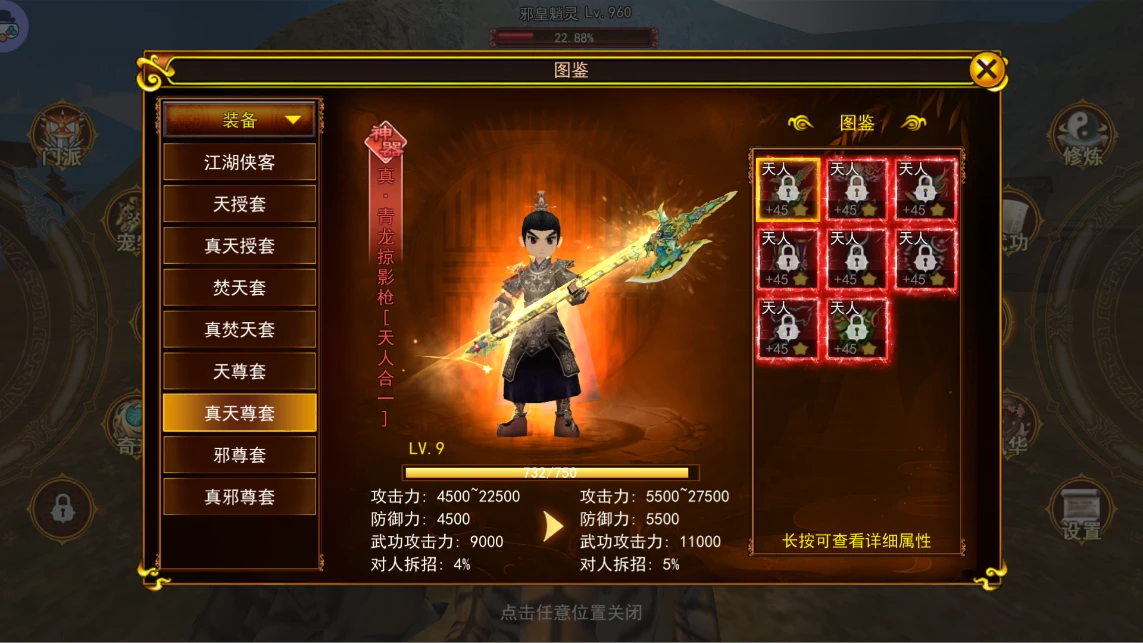Switch to the 邪尊套 set
Screen dimensions: 1143x643
pos(240,455)
